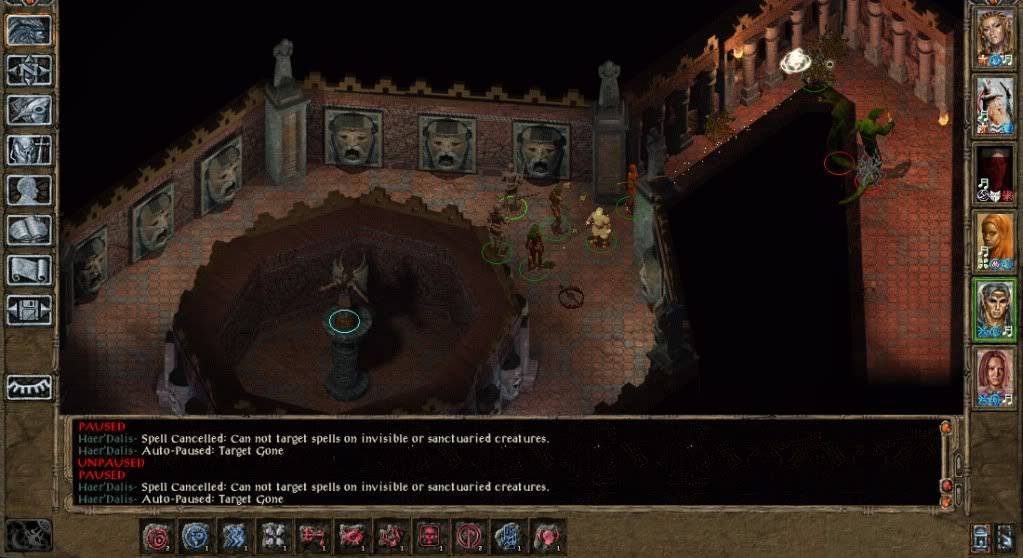The height and width of the screenshot is (558, 1023).
Task: Open the character record head-profile button
Action: click(x=30, y=190)
